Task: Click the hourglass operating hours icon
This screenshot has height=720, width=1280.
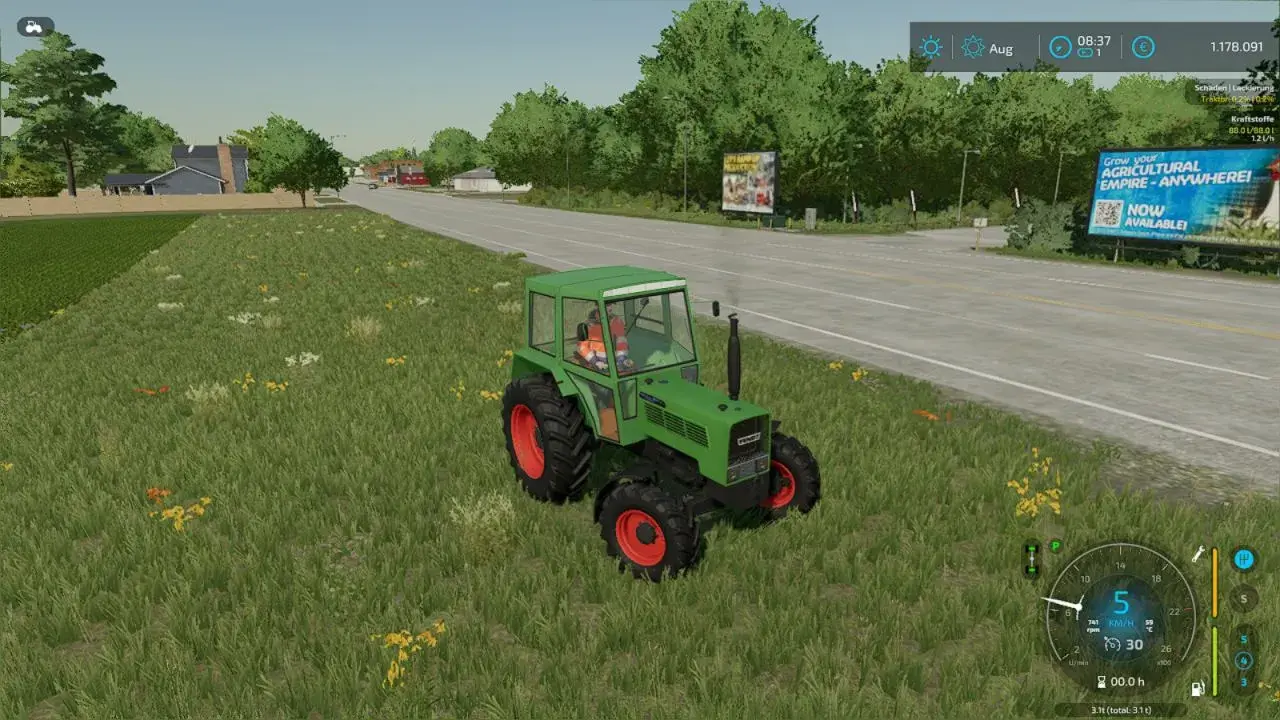Action: coord(1102,680)
